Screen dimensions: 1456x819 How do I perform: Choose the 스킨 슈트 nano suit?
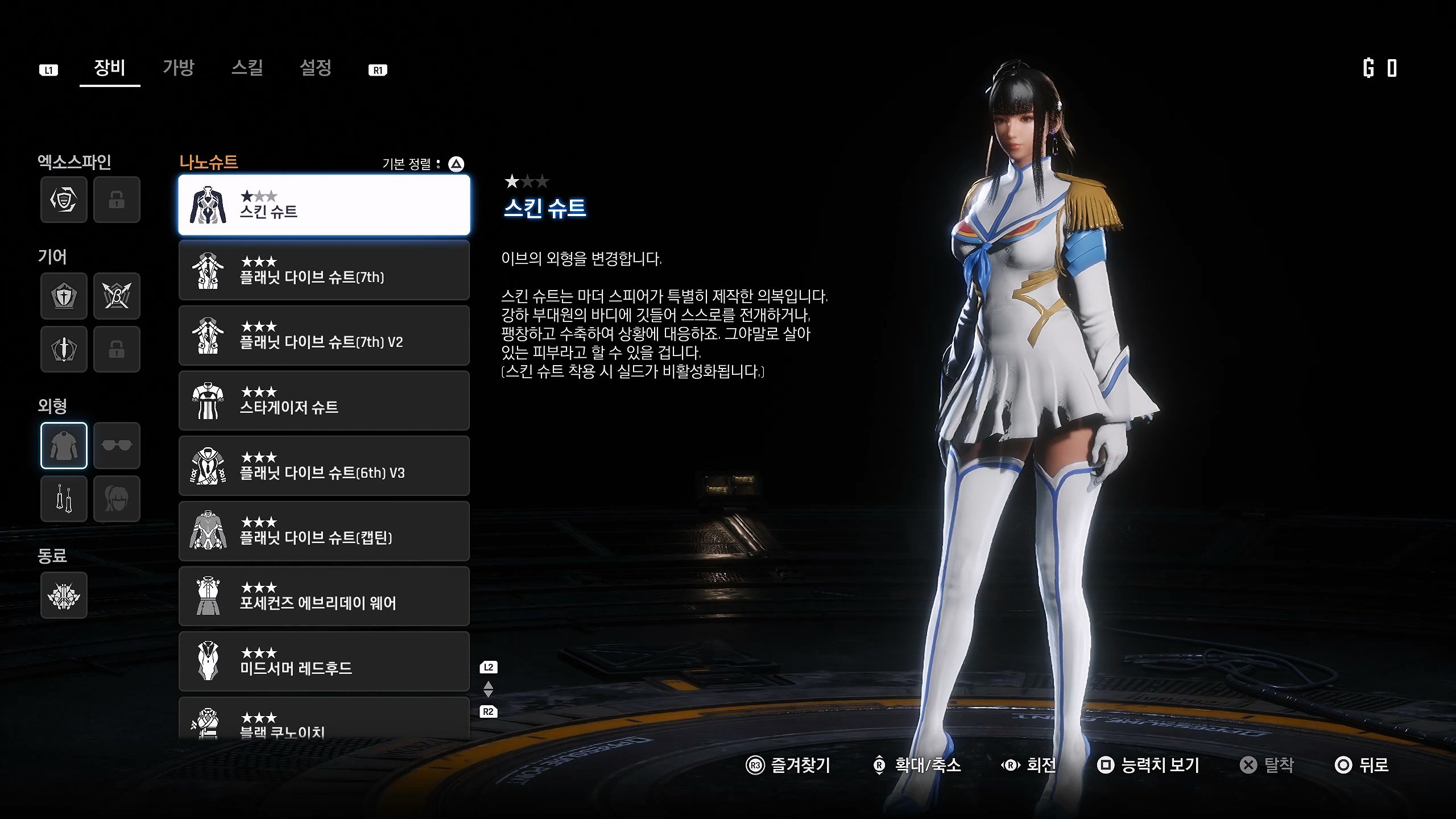point(324,205)
